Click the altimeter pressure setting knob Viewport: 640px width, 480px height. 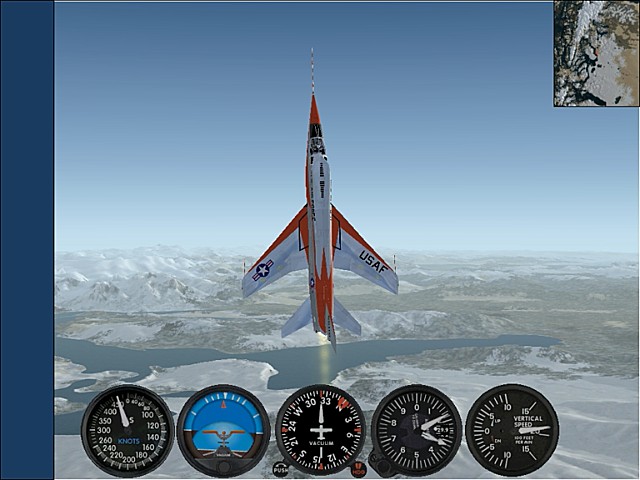[x=379, y=464]
